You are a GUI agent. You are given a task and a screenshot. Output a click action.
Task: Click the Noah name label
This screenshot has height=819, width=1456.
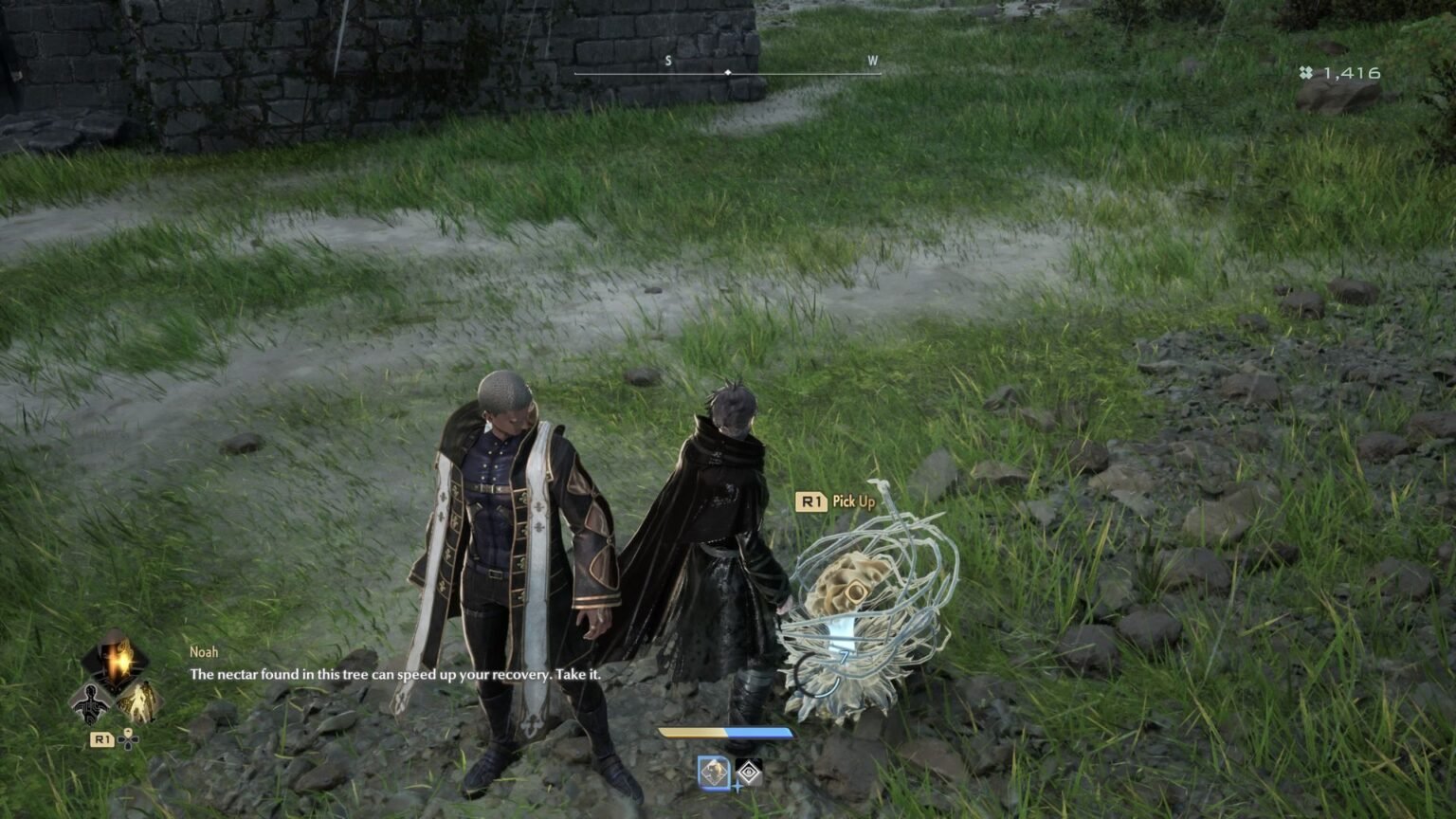(202, 651)
